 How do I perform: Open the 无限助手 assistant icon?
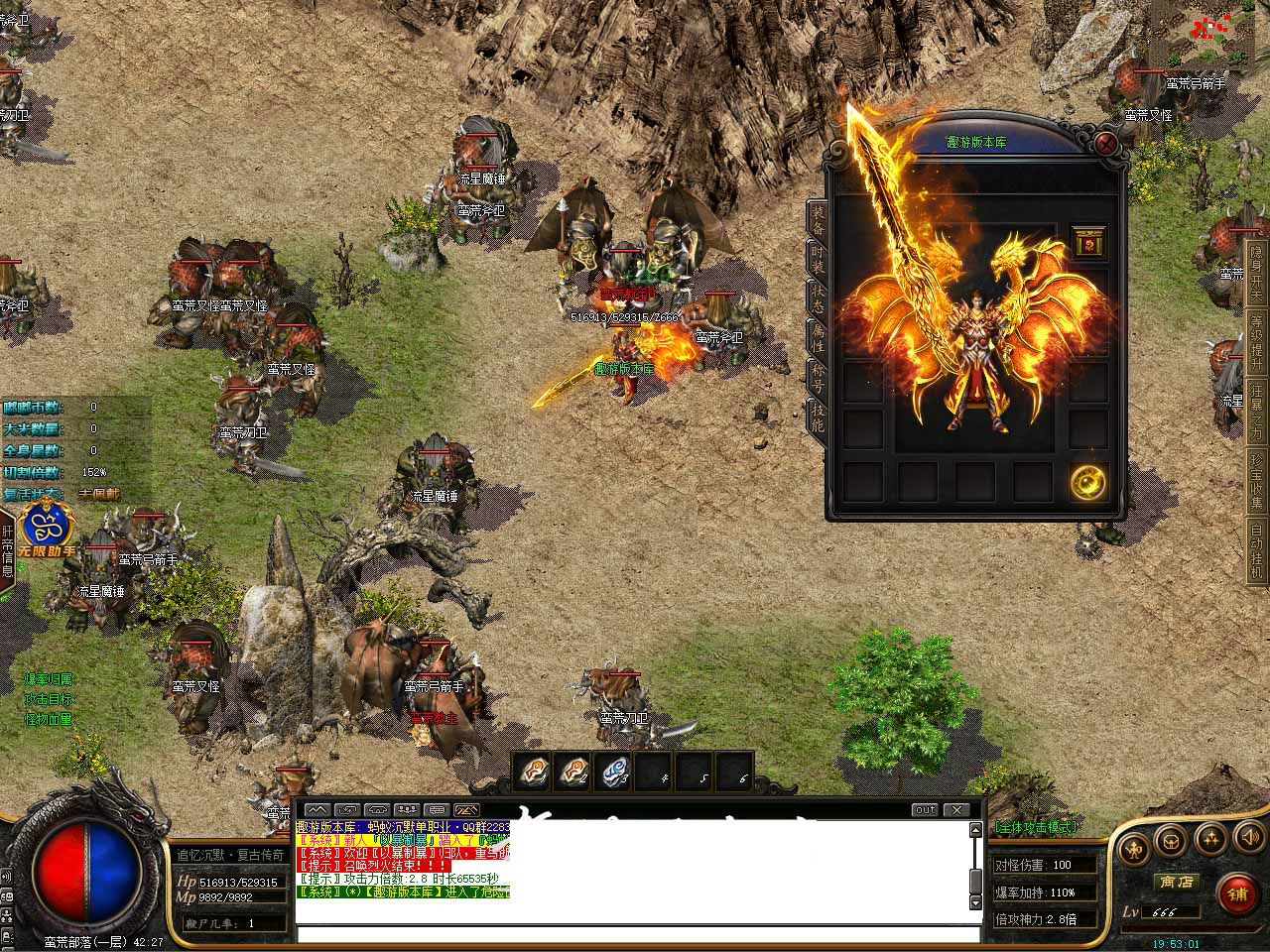tap(44, 531)
